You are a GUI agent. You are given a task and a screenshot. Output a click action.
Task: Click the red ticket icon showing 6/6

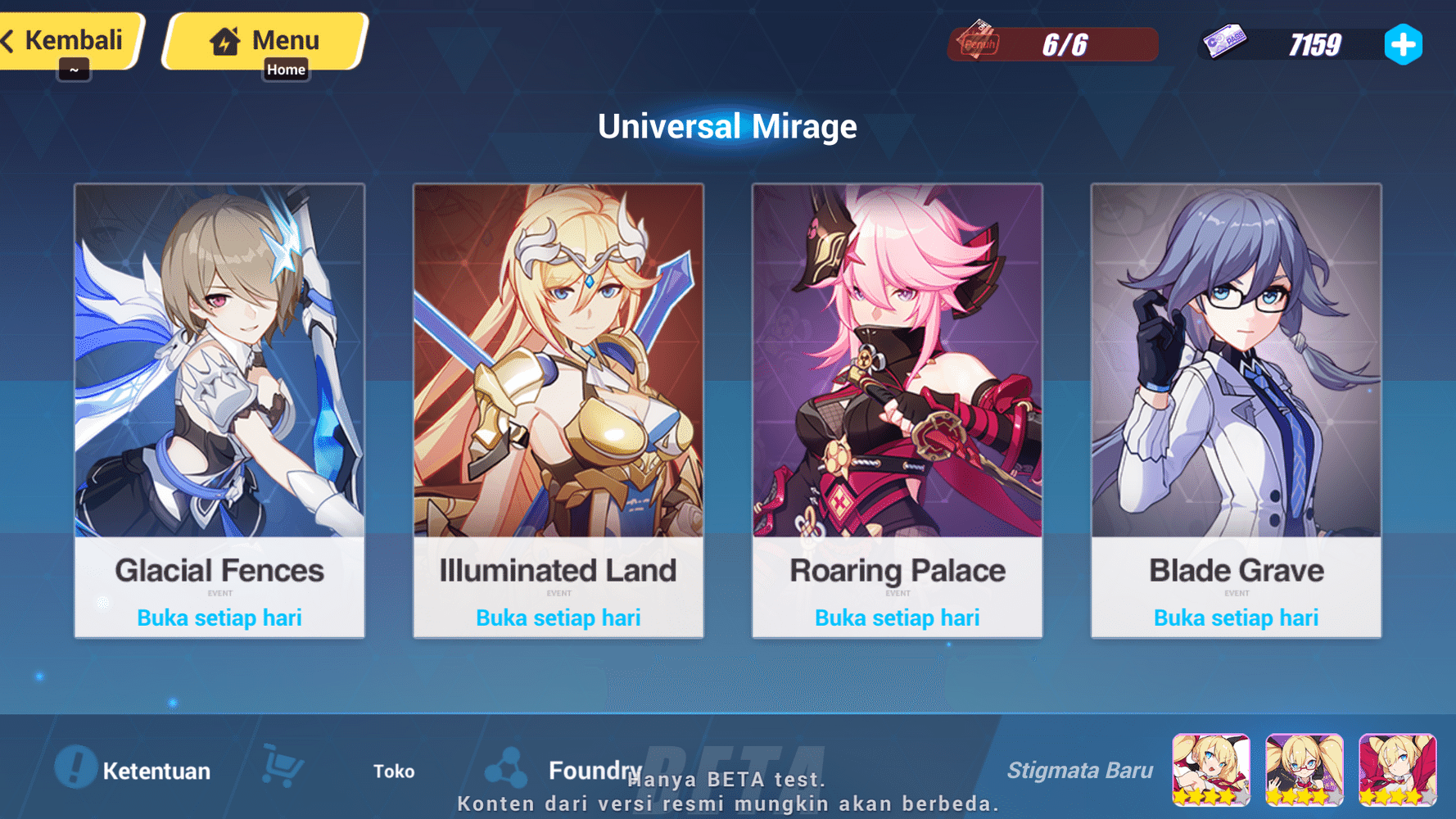click(x=979, y=44)
